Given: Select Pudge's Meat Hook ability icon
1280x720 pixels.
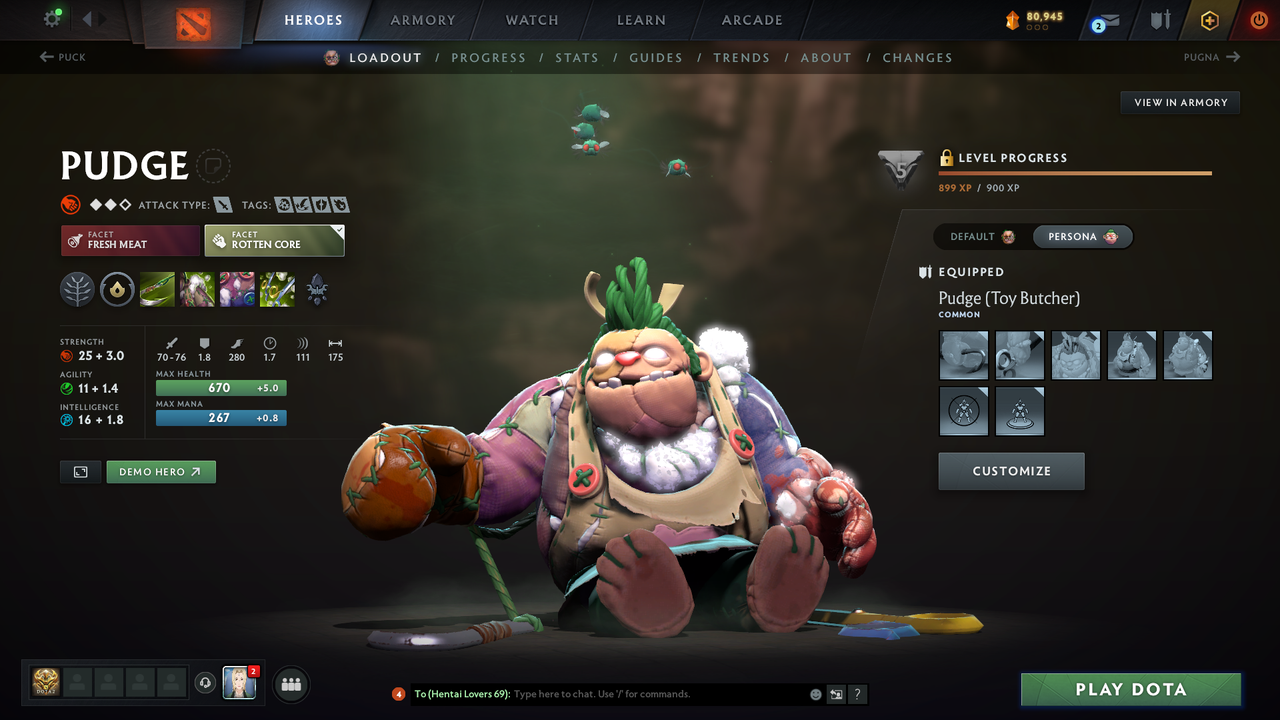Looking at the screenshot, I should click(x=157, y=290).
